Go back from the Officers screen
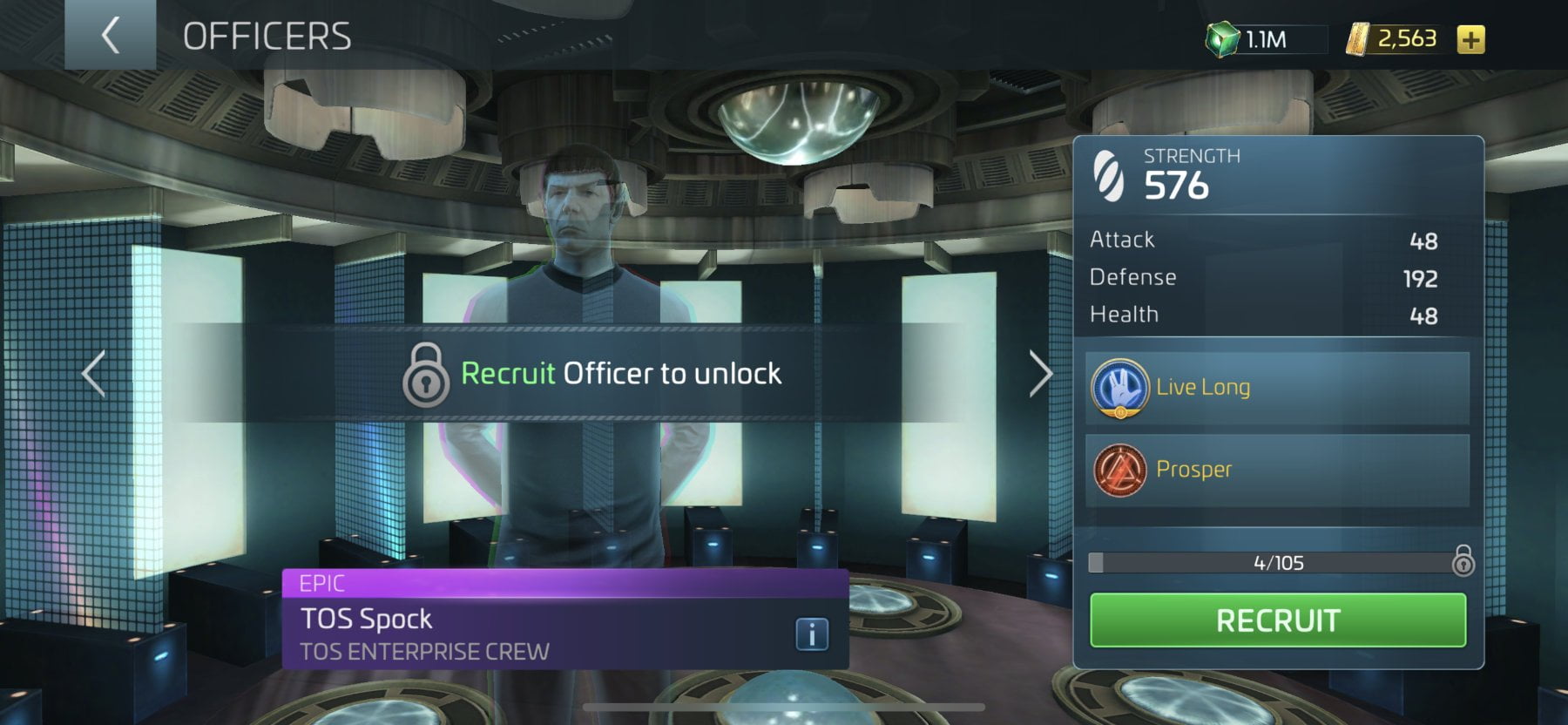 tap(110, 36)
